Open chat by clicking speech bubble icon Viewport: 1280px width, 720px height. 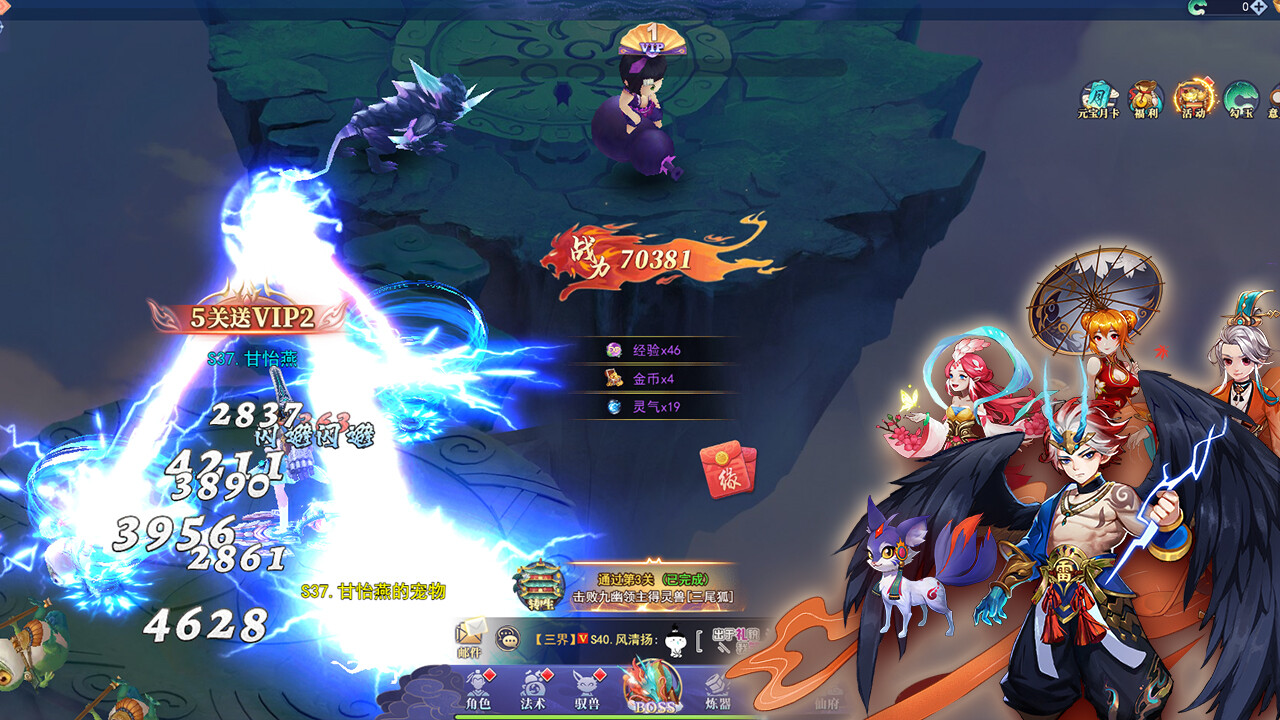point(508,639)
